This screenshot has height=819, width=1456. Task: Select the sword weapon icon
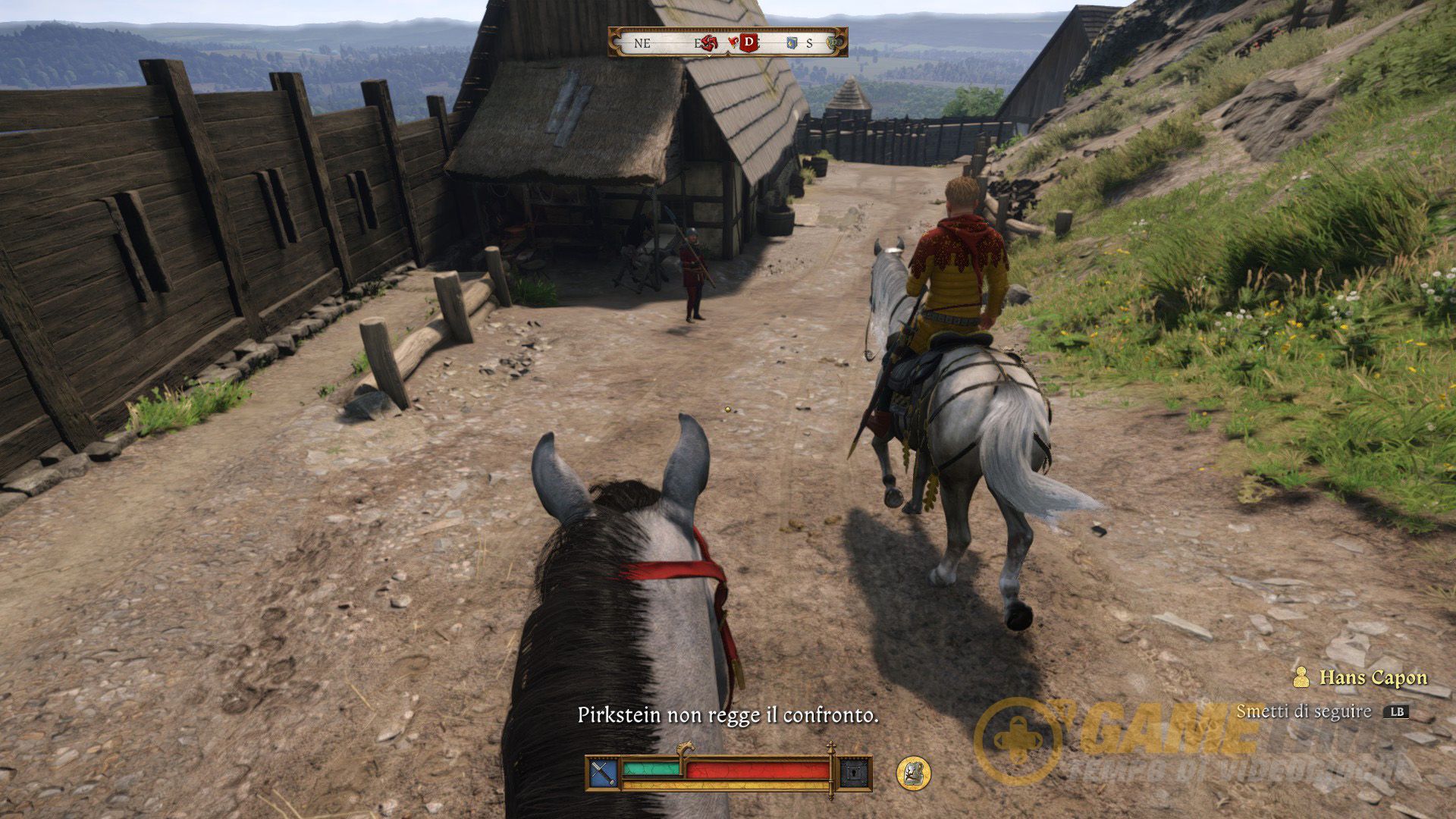[602, 773]
